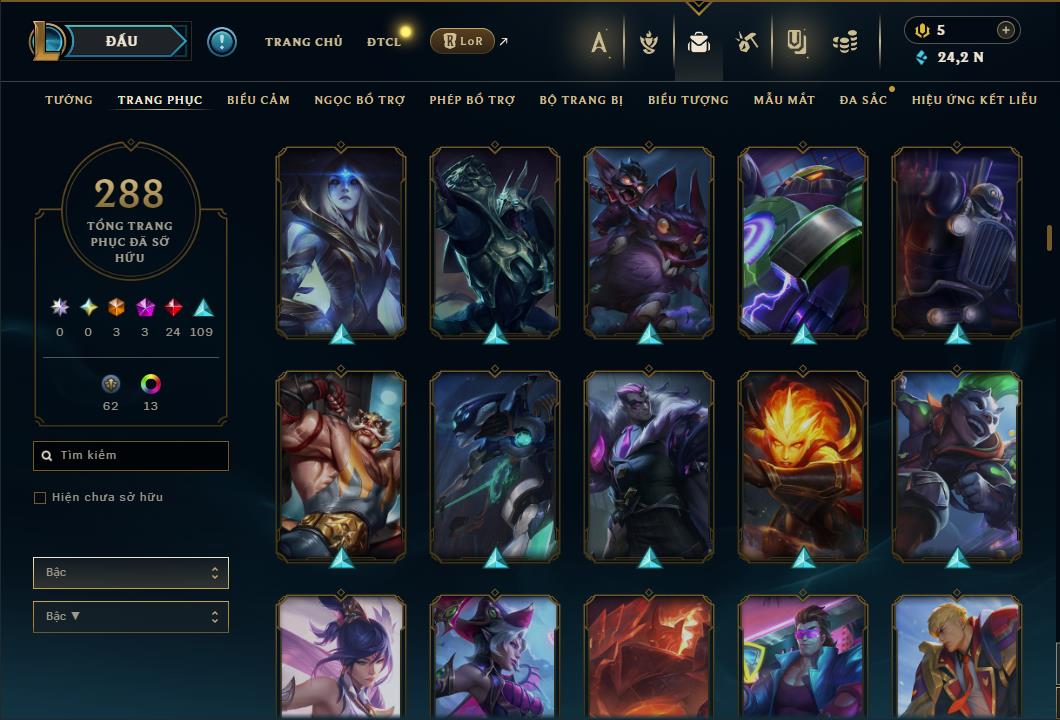Screen dimensions: 1060x720
Task: Select the NGỌC BỔ TRỢ tab
Action: [x=359, y=100]
